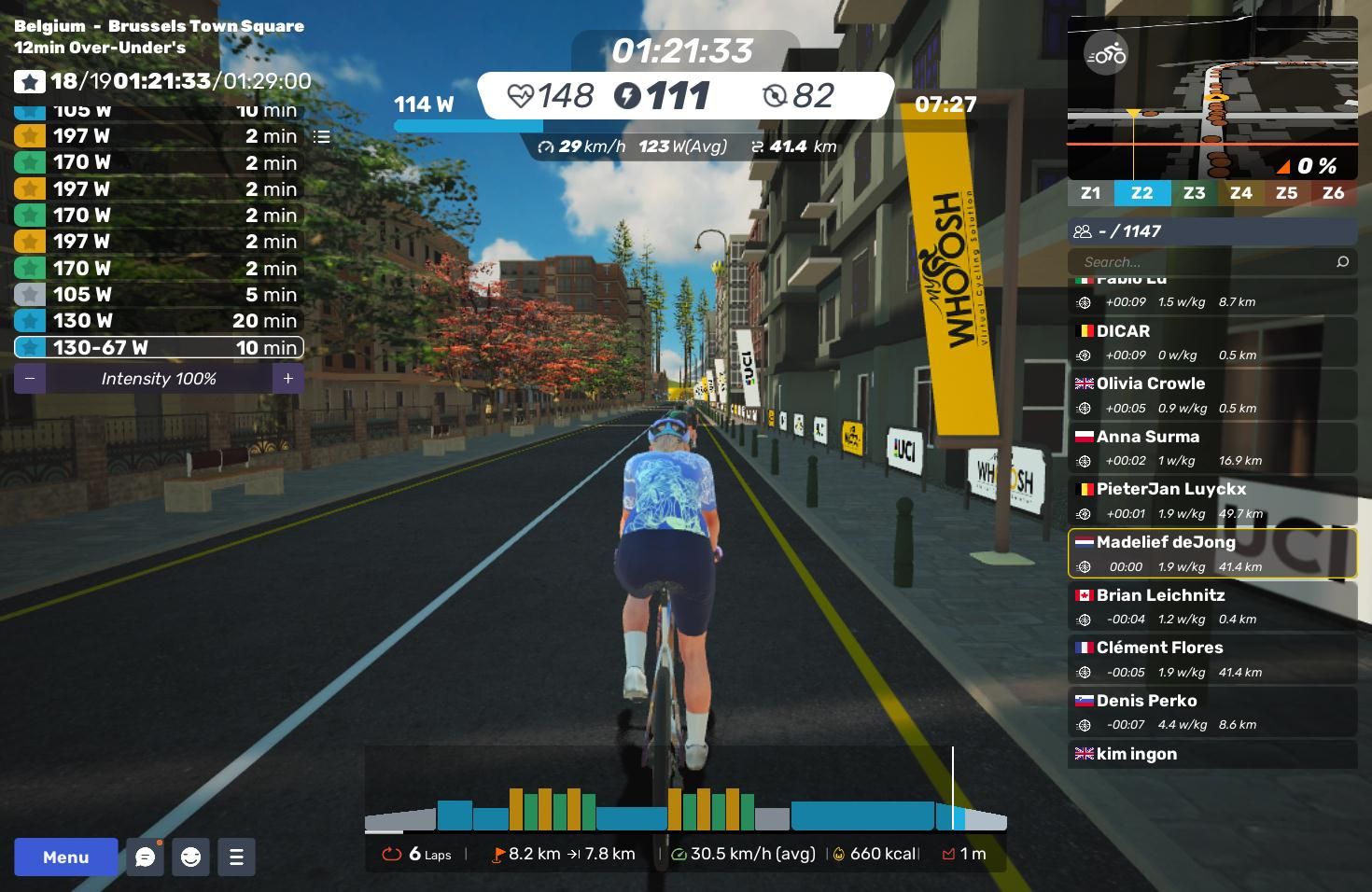The image size is (1372, 892).
Task: Click the rider search field
Action: coord(1204,262)
